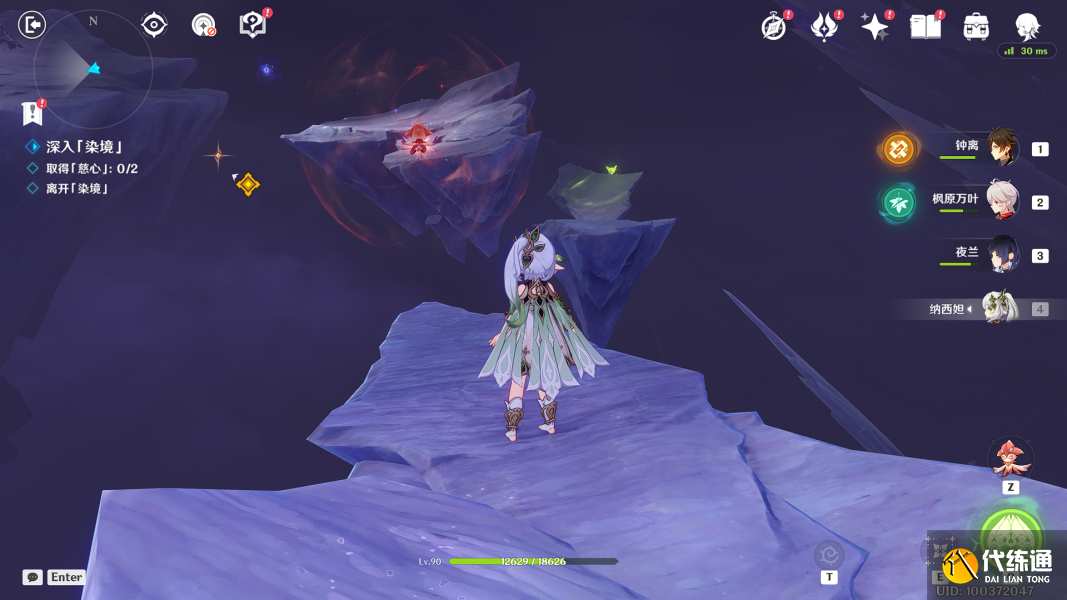Image resolution: width=1067 pixels, height=600 pixels.
Task: Click the exit domain door icon
Action: coord(32,25)
